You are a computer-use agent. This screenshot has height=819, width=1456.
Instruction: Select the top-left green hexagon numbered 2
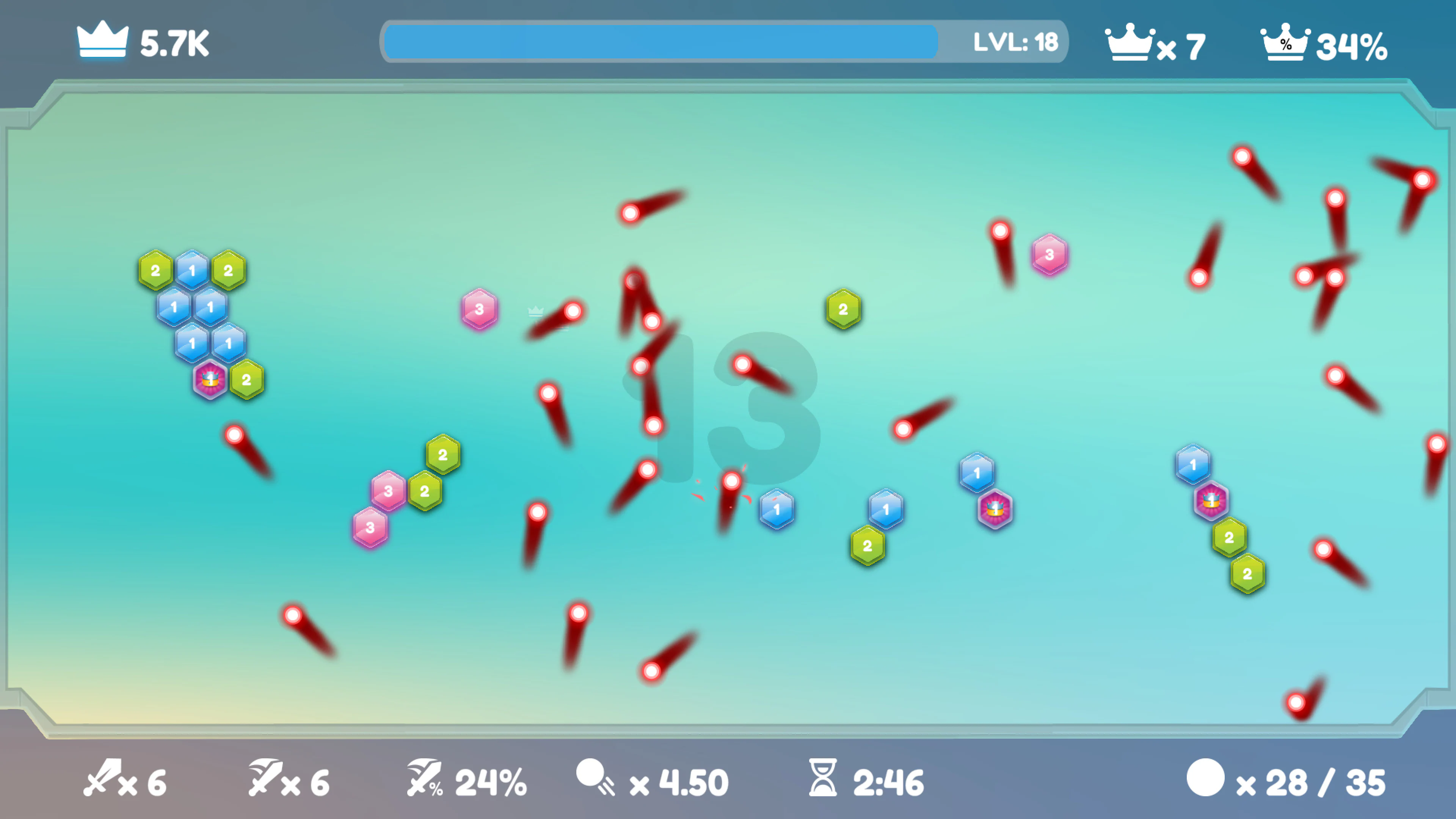click(156, 270)
